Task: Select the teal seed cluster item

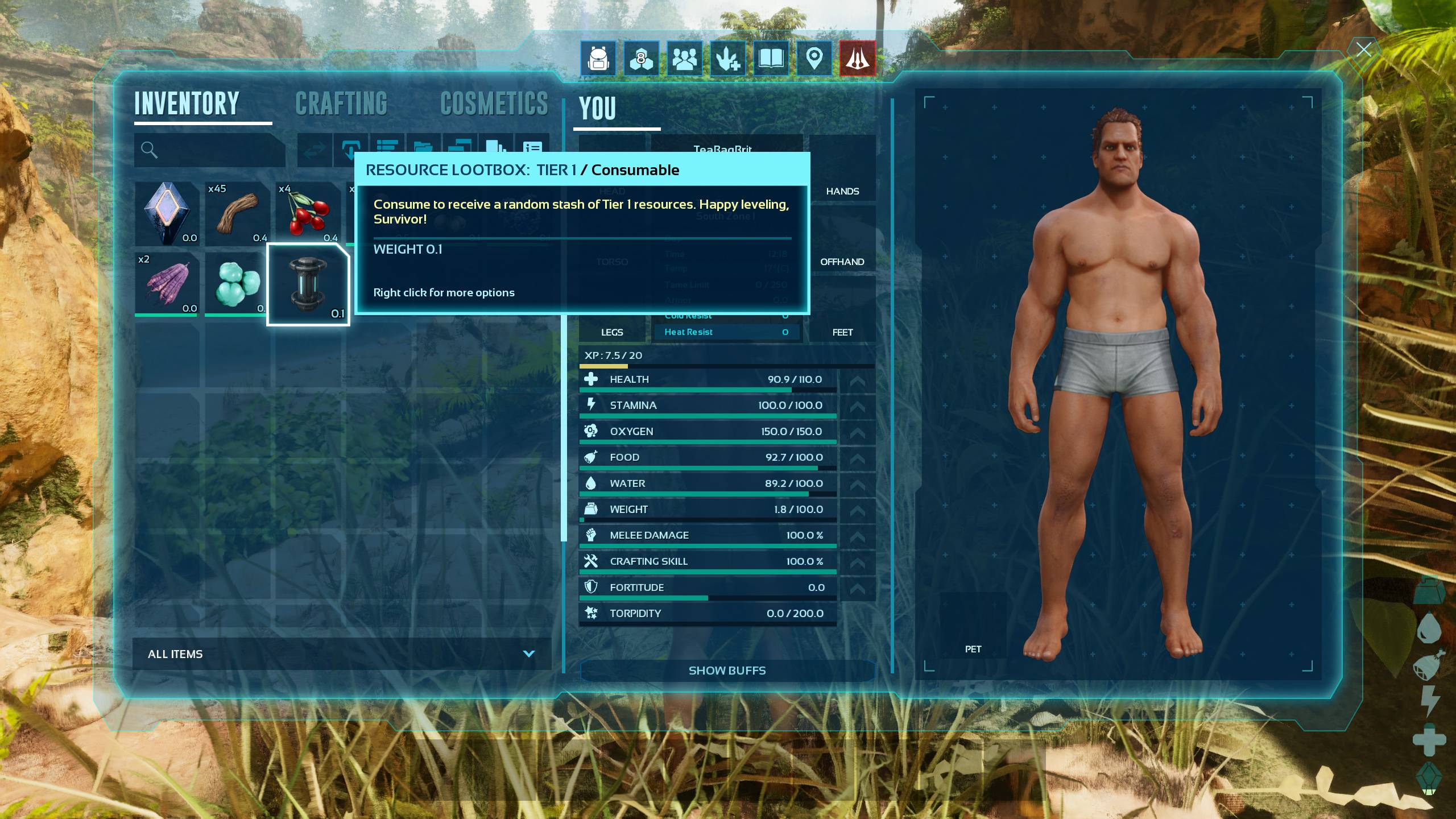Action: (x=236, y=283)
